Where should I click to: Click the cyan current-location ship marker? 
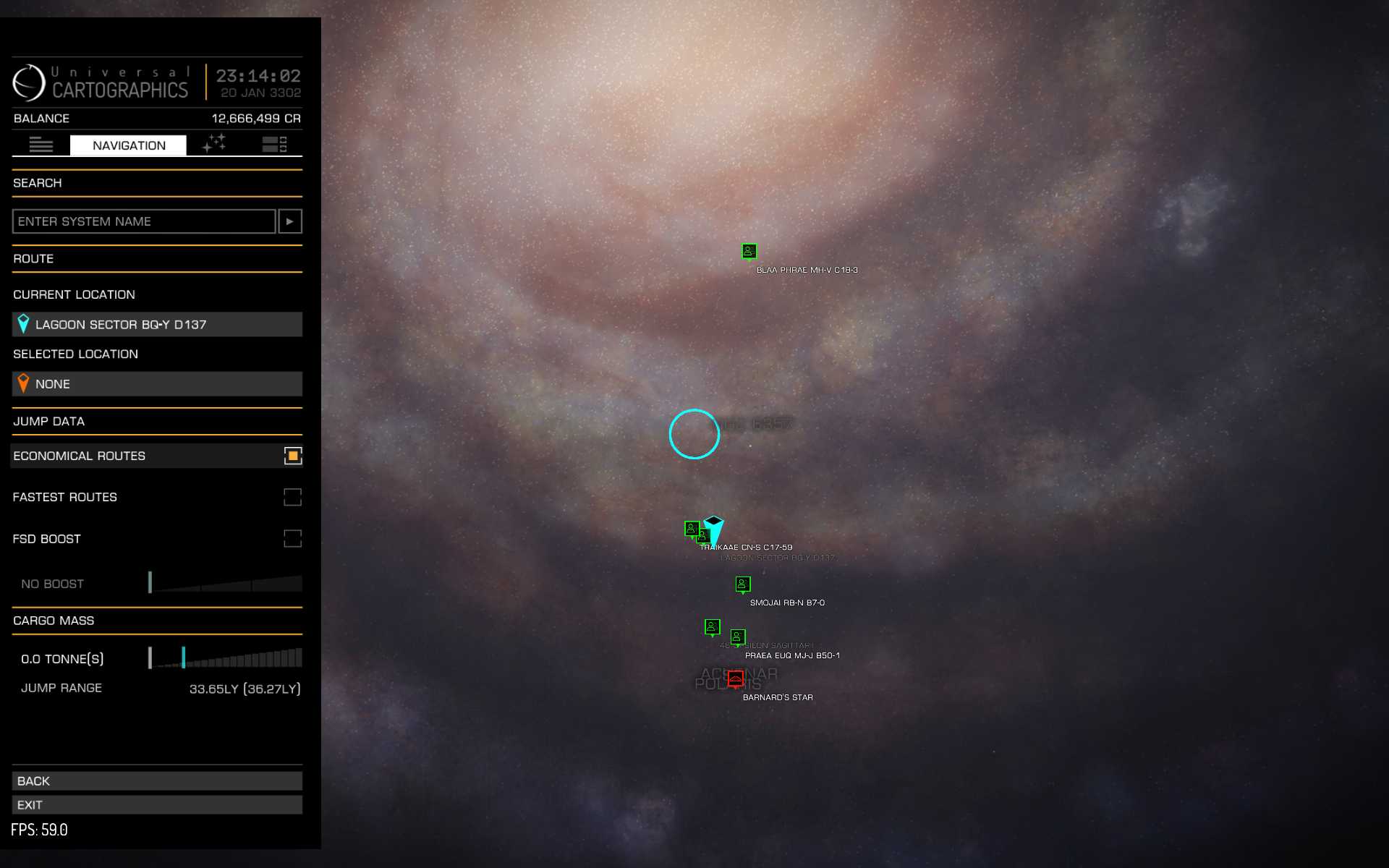coord(714,529)
